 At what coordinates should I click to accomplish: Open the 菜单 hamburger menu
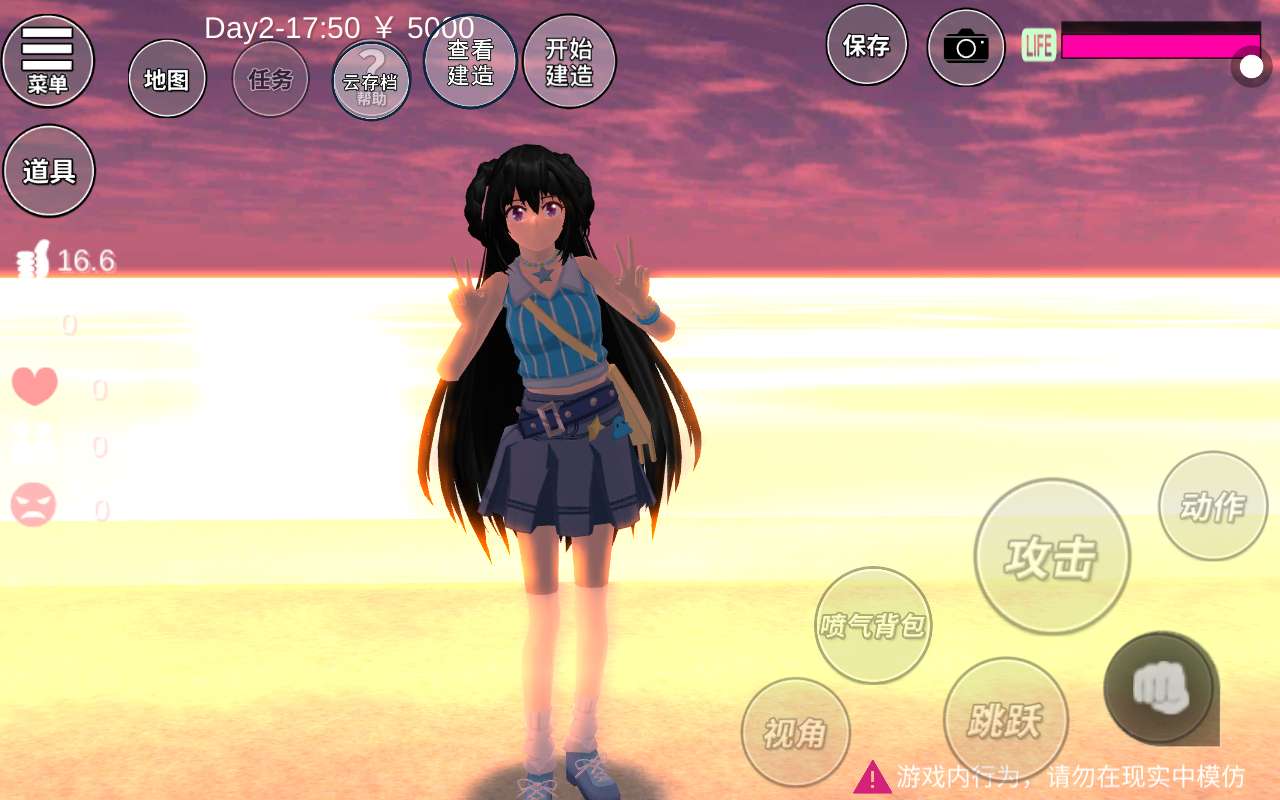tap(48, 60)
